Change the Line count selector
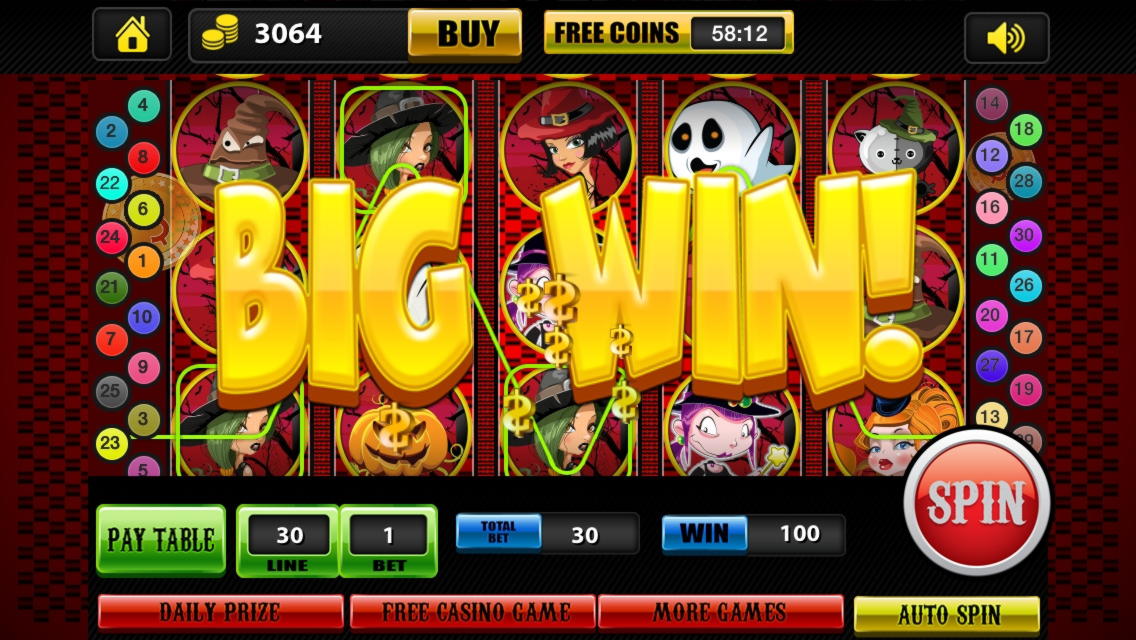Screen dimensions: 1136x640 pos(289,541)
